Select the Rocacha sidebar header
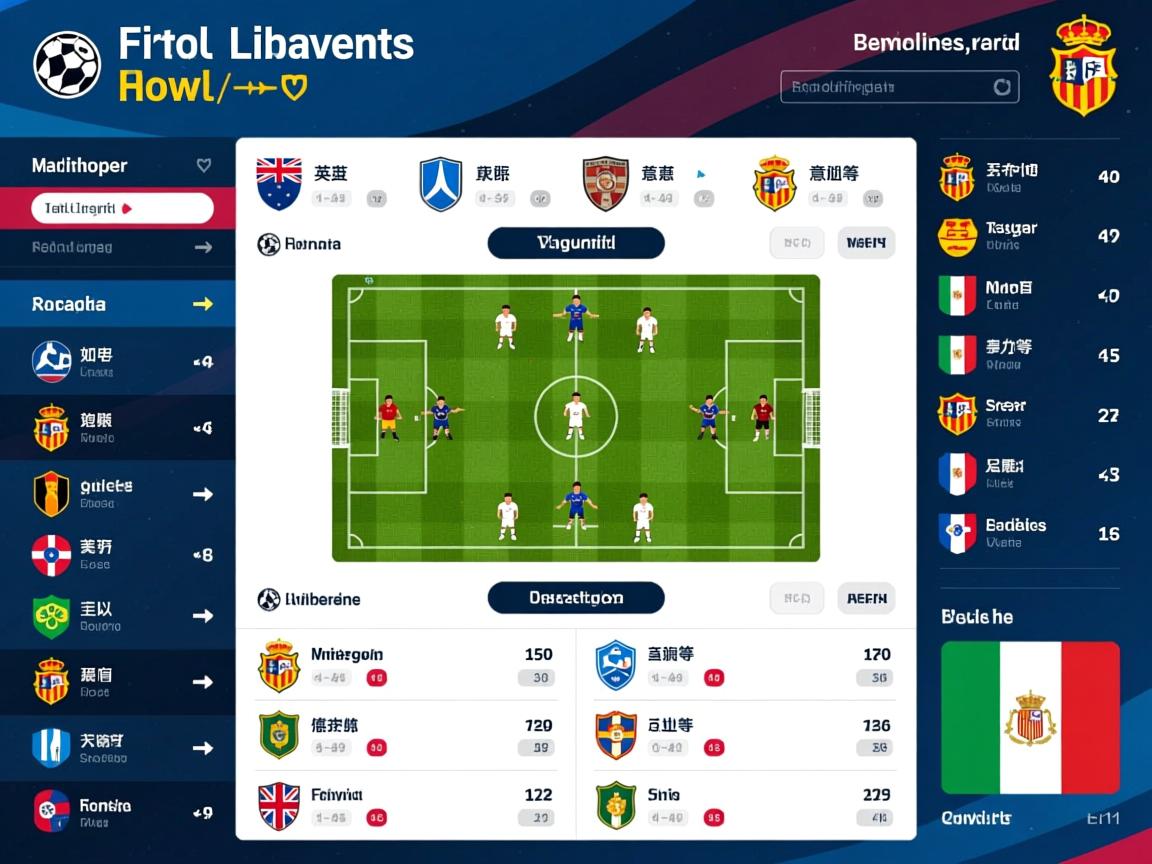The height and width of the screenshot is (864, 1152). click(x=120, y=304)
